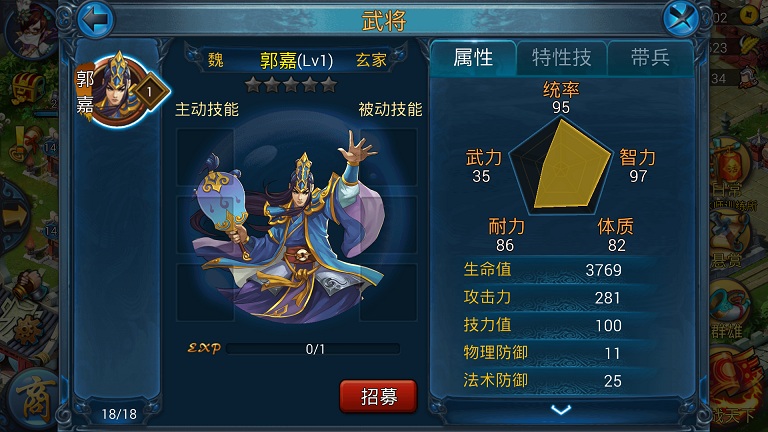Image resolution: width=768 pixels, height=432 pixels.
Task: Expand more stats with the down arrow
Action: pyautogui.click(x=561, y=409)
